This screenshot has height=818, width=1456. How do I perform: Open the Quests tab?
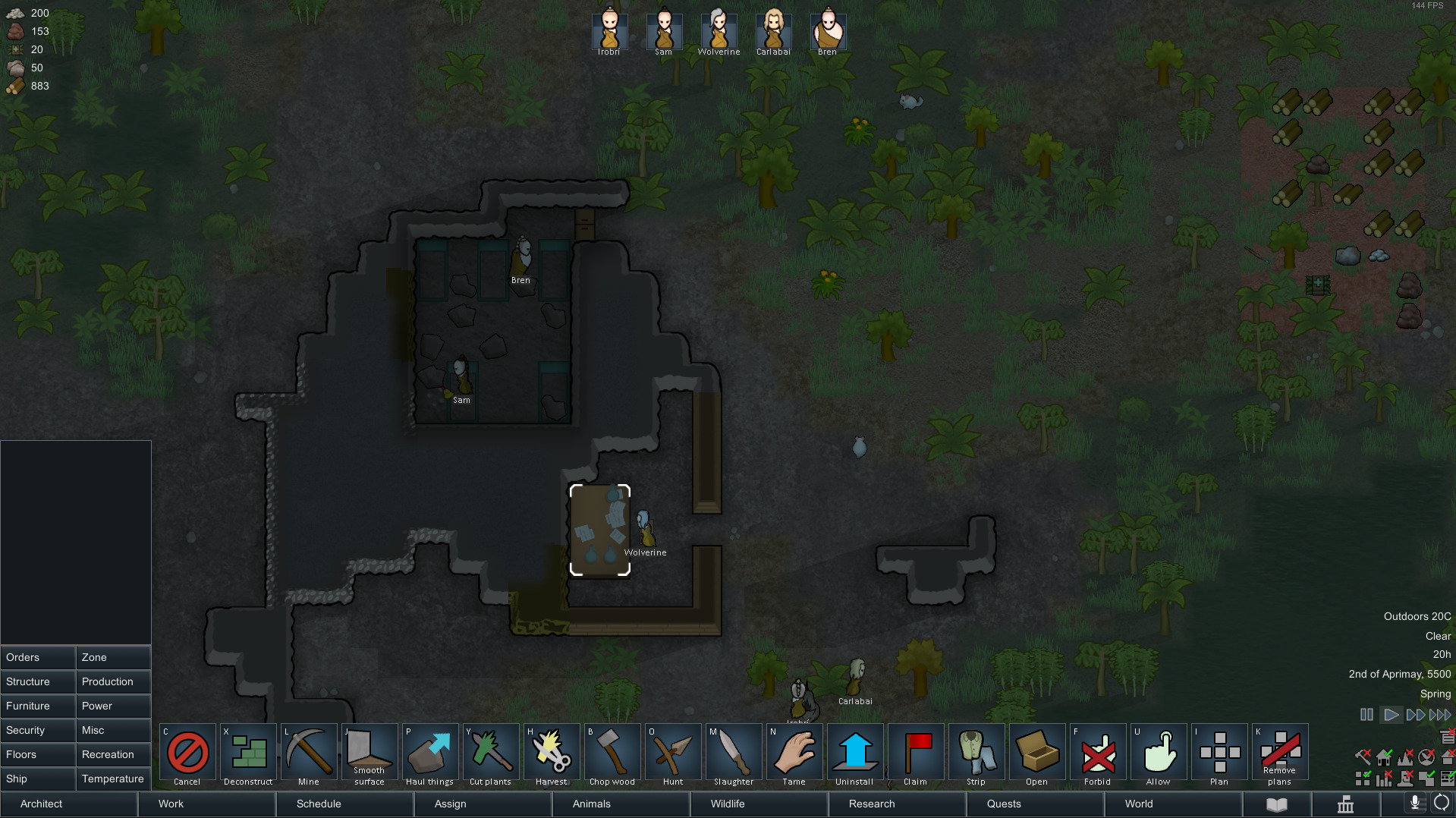point(1035,804)
